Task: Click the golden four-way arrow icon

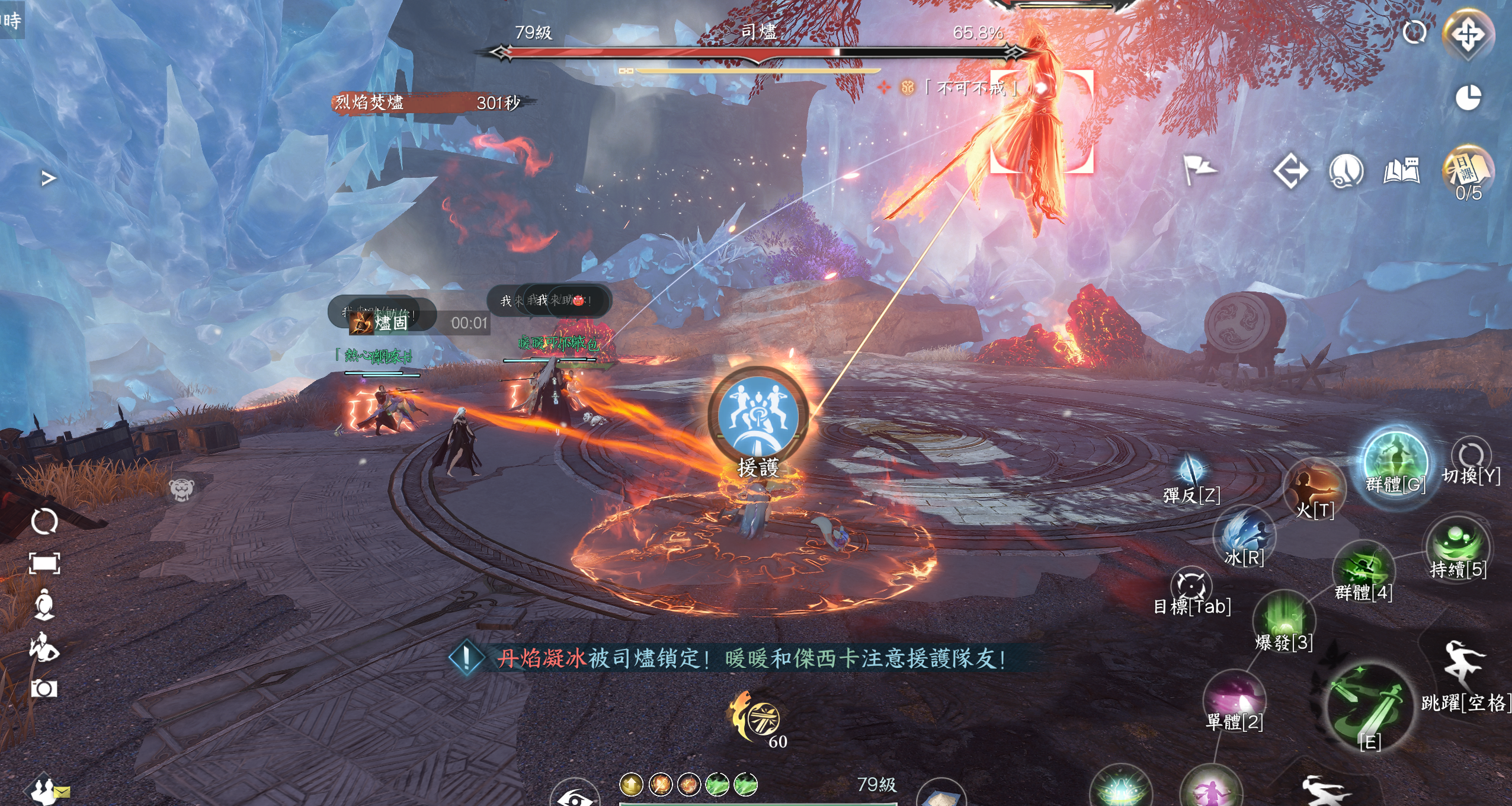Action: [x=1468, y=34]
